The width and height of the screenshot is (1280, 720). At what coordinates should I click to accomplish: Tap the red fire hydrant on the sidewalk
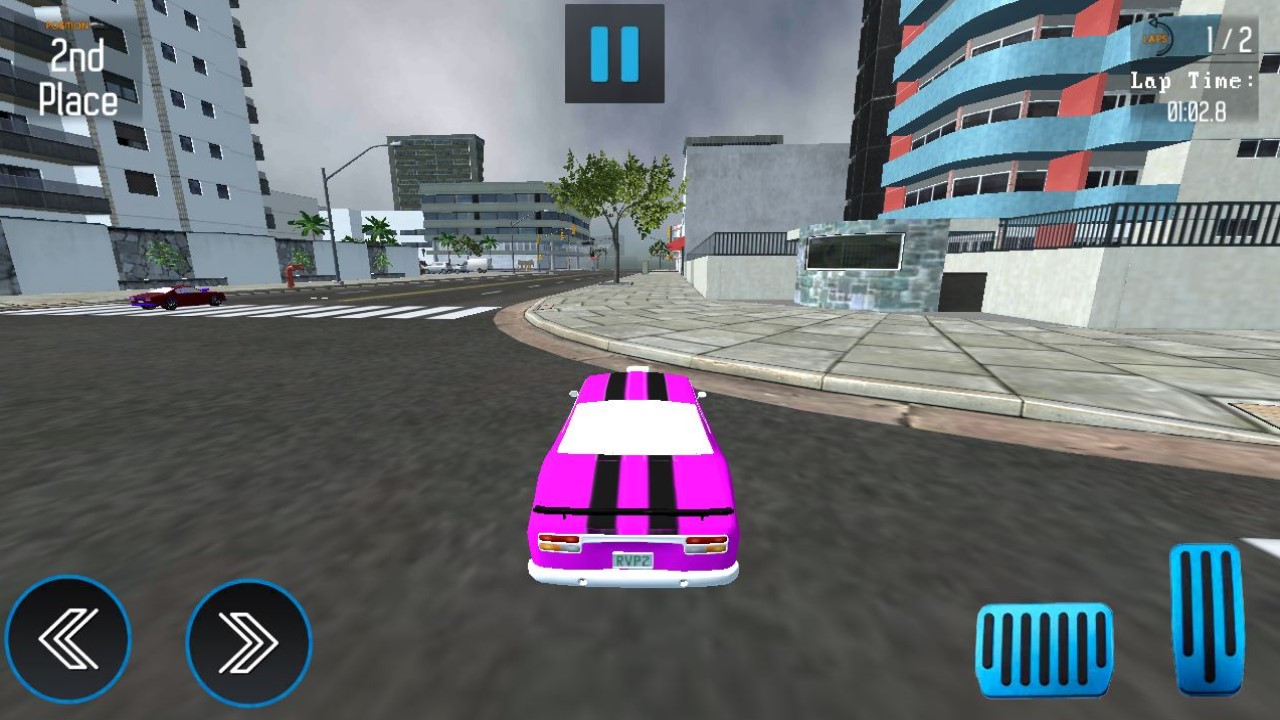(x=292, y=275)
